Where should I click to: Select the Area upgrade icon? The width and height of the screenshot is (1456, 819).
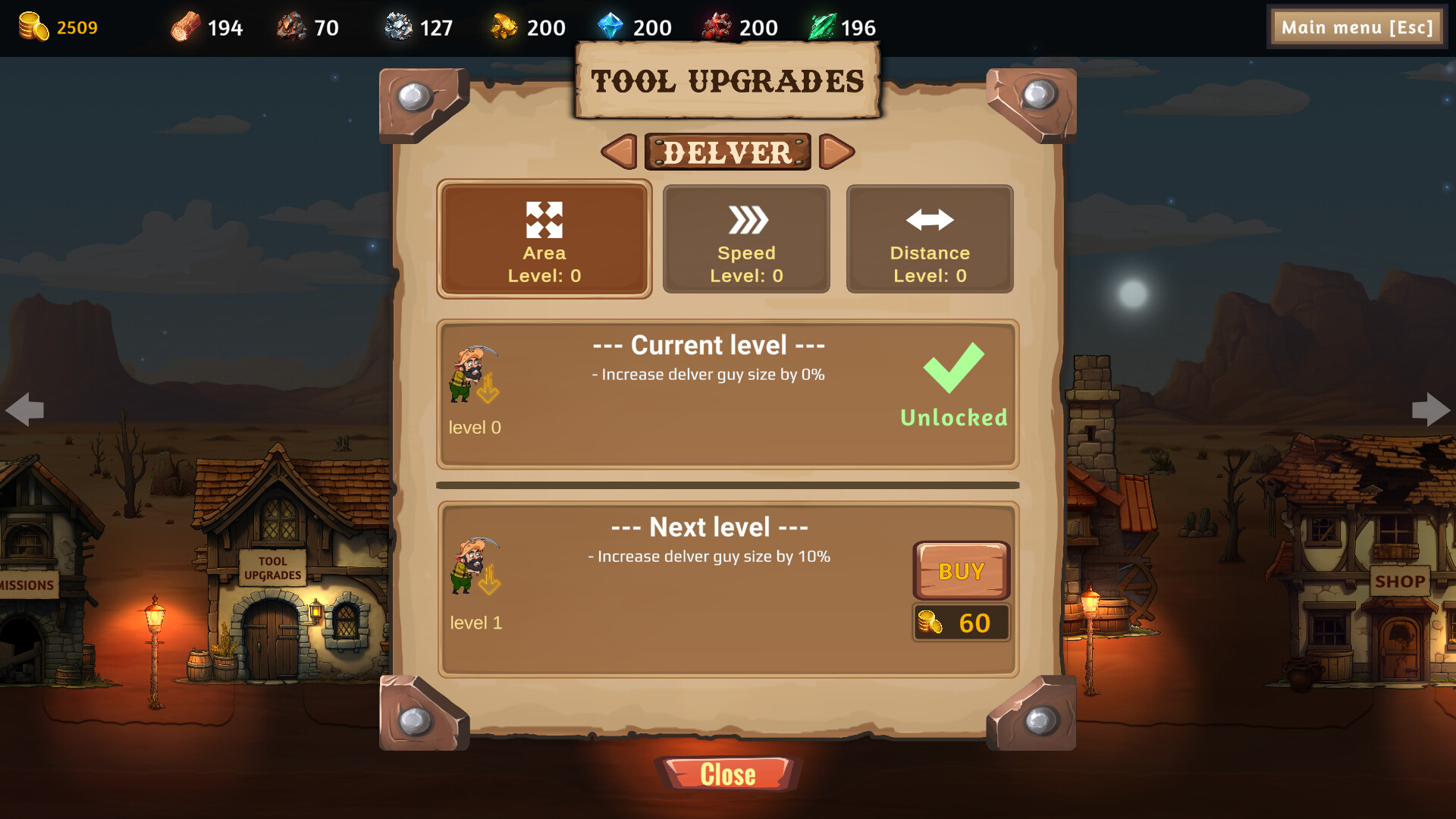(544, 219)
